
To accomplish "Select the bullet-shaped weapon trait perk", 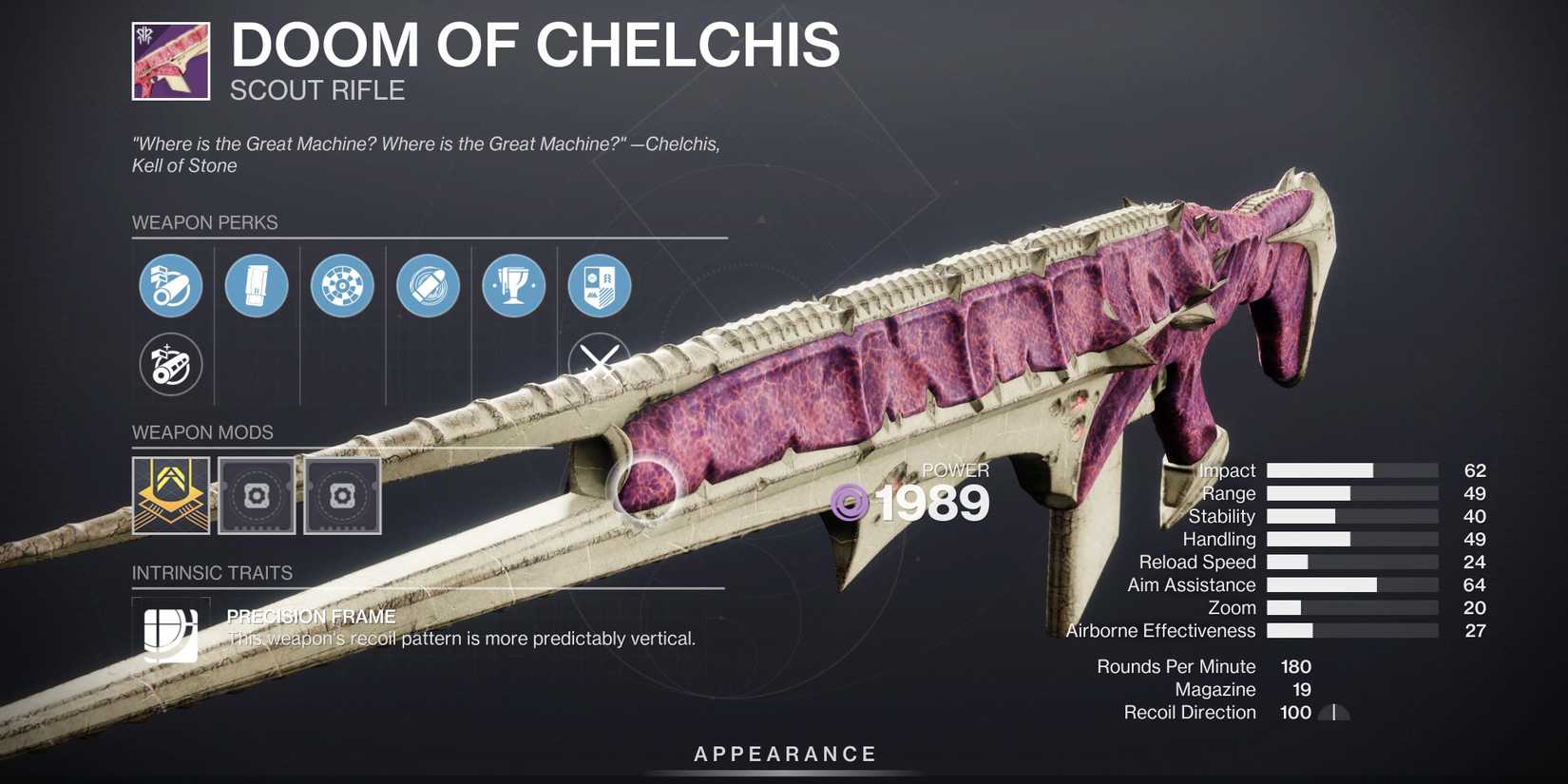I will click(427, 285).
